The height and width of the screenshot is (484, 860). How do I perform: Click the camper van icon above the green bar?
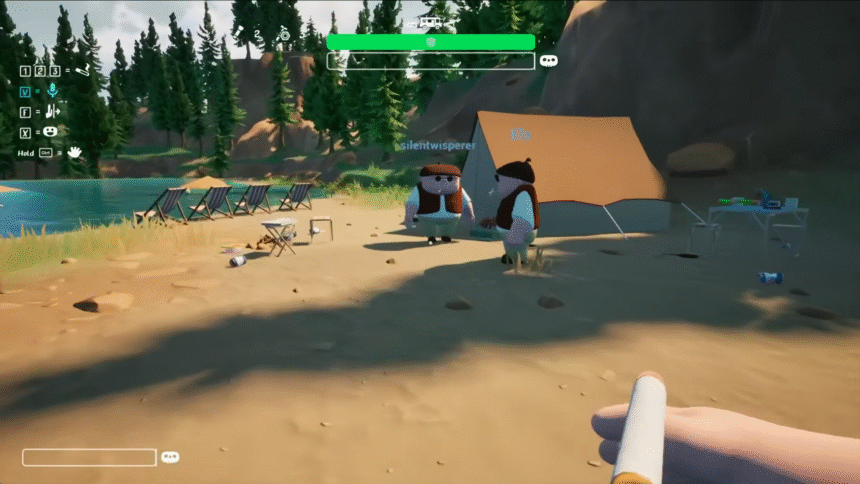[x=432, y=22]
